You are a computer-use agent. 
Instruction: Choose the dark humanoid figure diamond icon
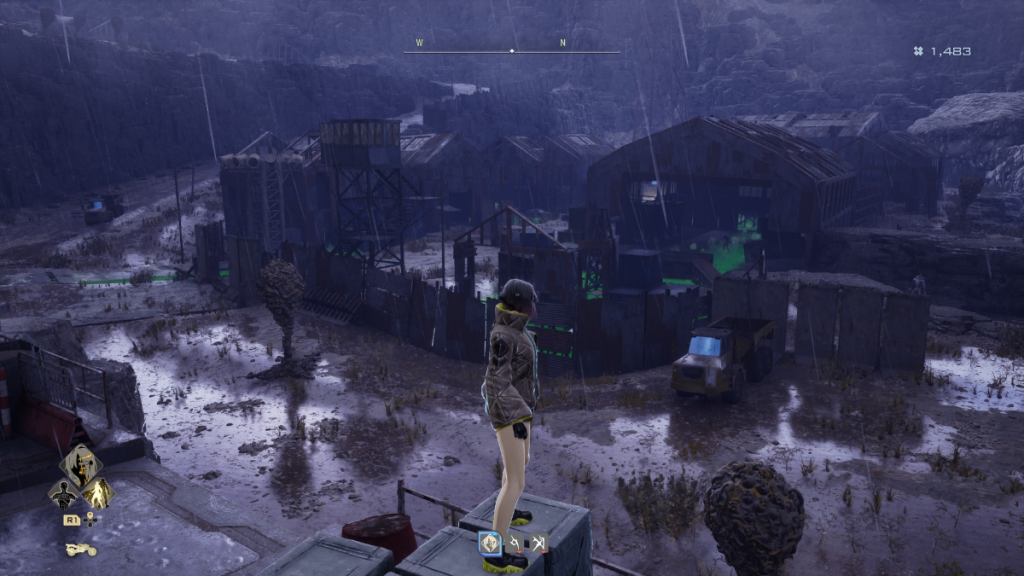63,493
